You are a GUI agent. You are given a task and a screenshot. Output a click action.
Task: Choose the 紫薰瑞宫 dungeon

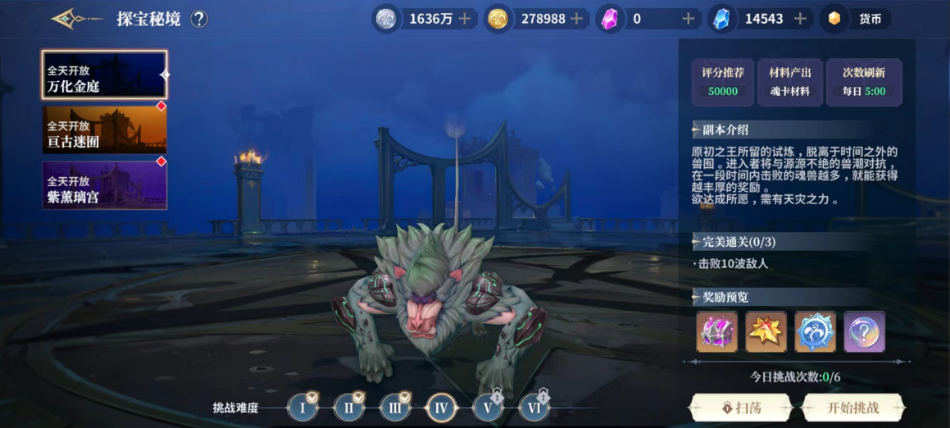[x=103, y=186]
